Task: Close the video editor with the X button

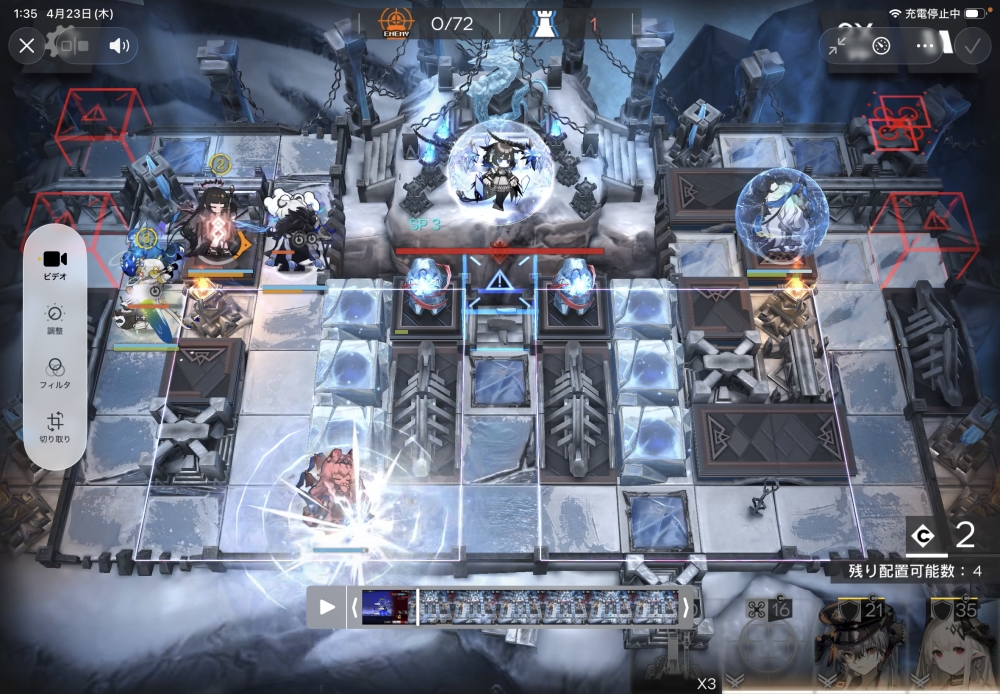Action: 27,45
